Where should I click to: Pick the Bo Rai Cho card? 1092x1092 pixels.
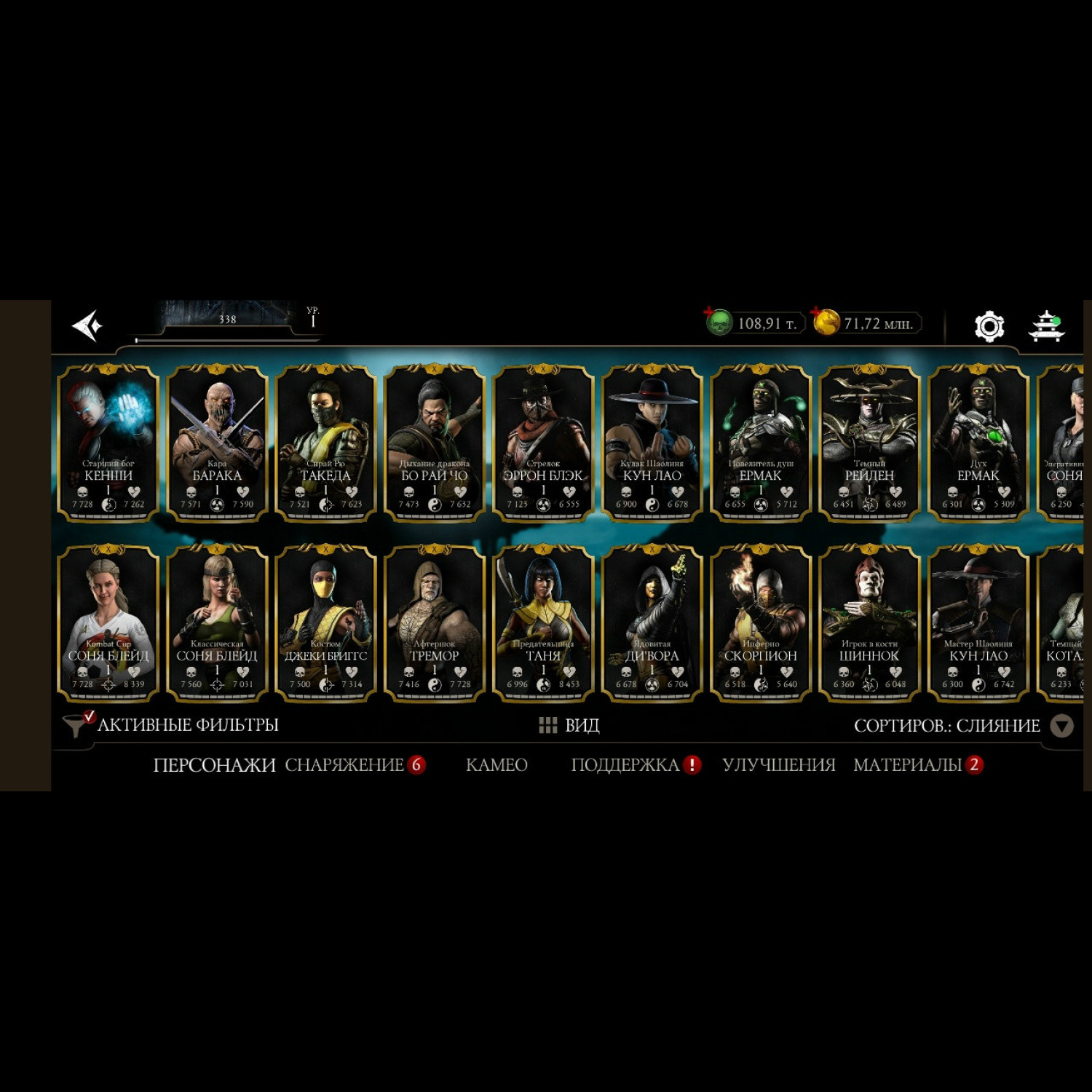435,443
